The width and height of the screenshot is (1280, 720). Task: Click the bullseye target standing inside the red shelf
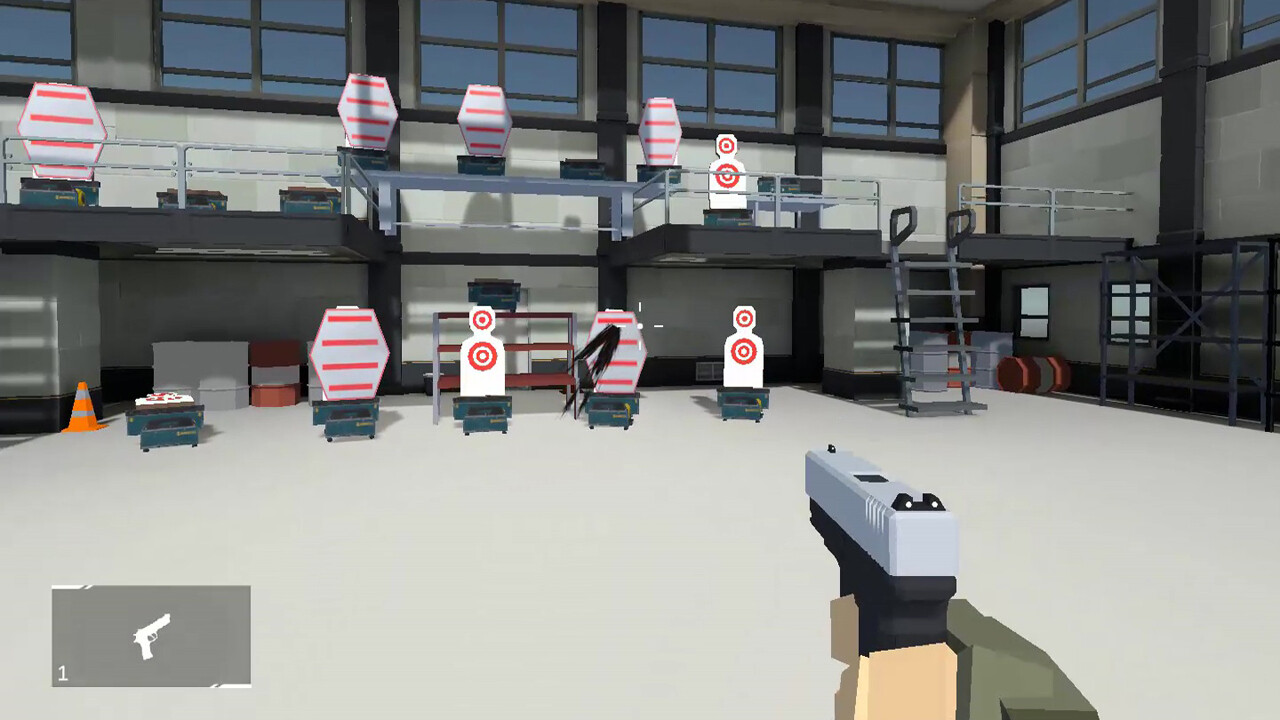click(482, 350)
